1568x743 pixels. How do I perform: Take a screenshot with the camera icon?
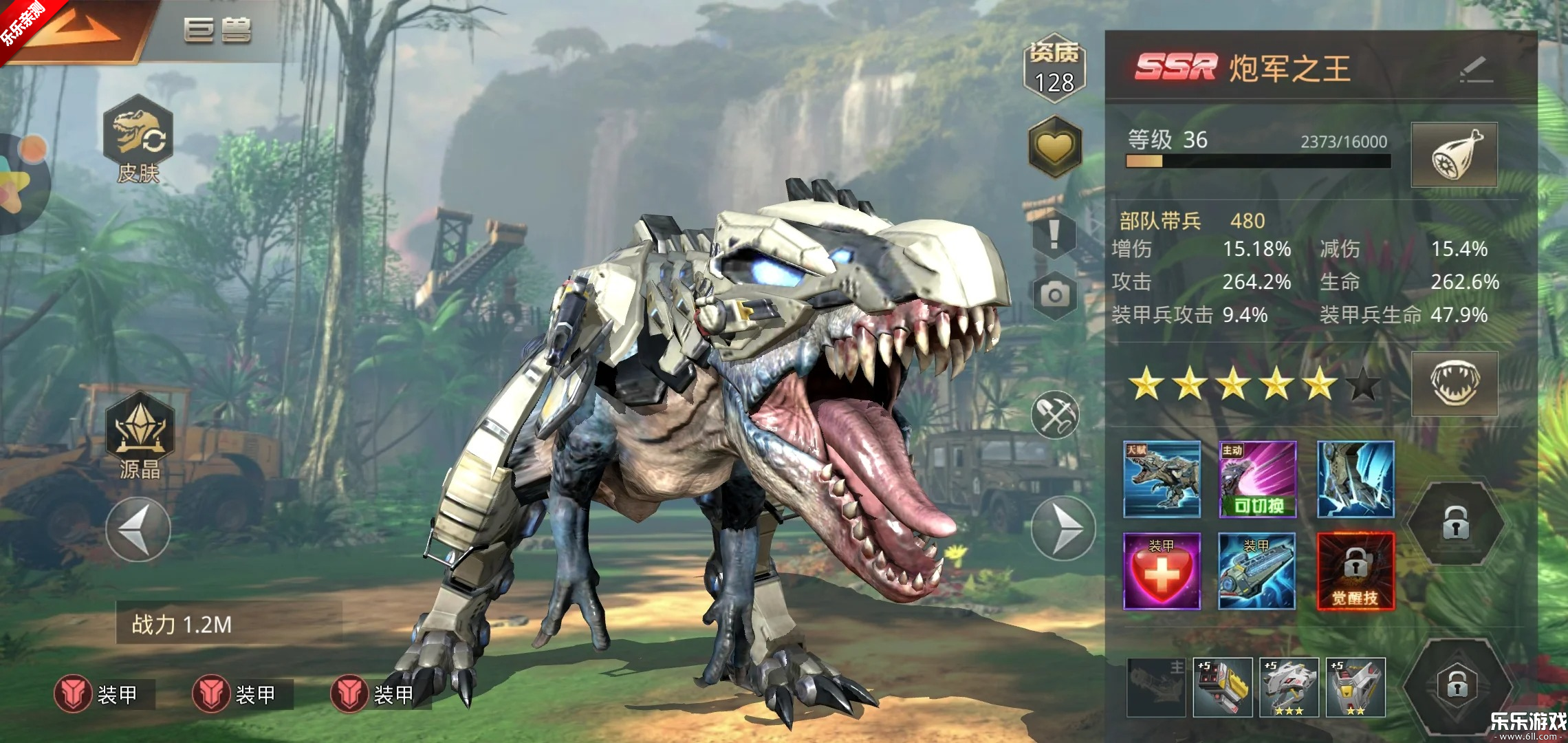click(x=1054, y=295)
